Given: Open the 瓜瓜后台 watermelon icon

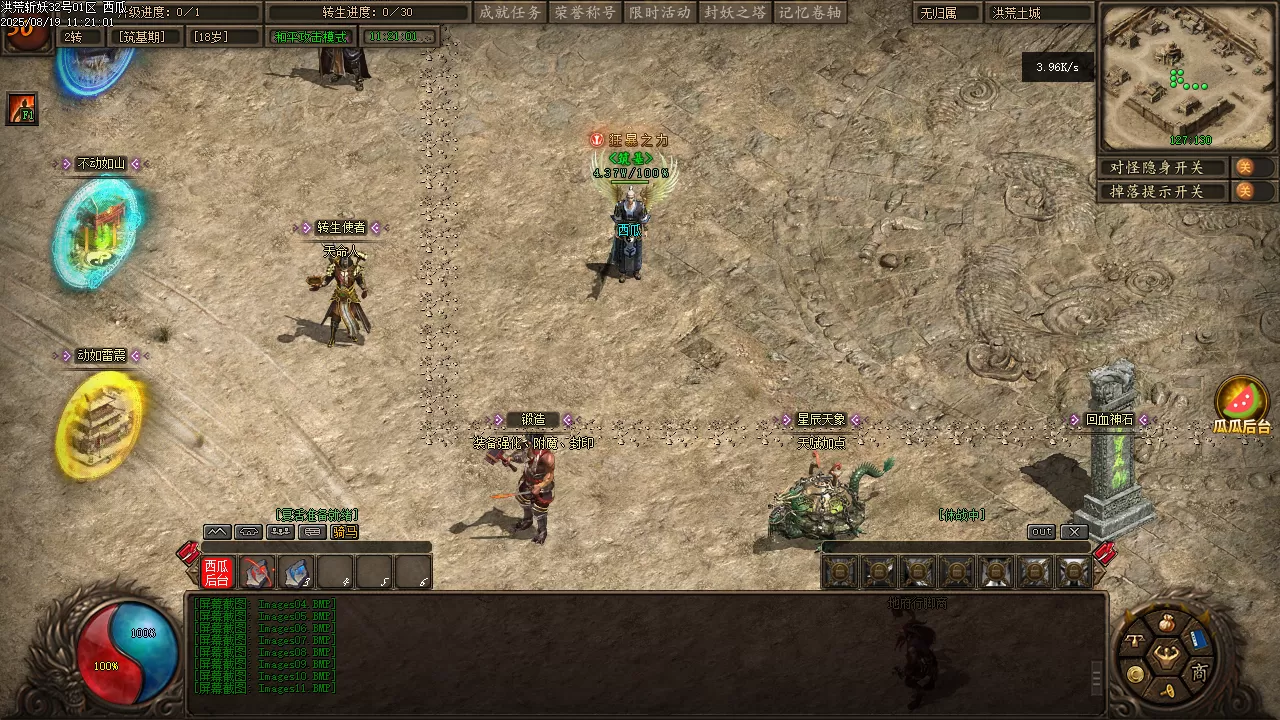Looking at the screenshot, I should point(1242,400).
